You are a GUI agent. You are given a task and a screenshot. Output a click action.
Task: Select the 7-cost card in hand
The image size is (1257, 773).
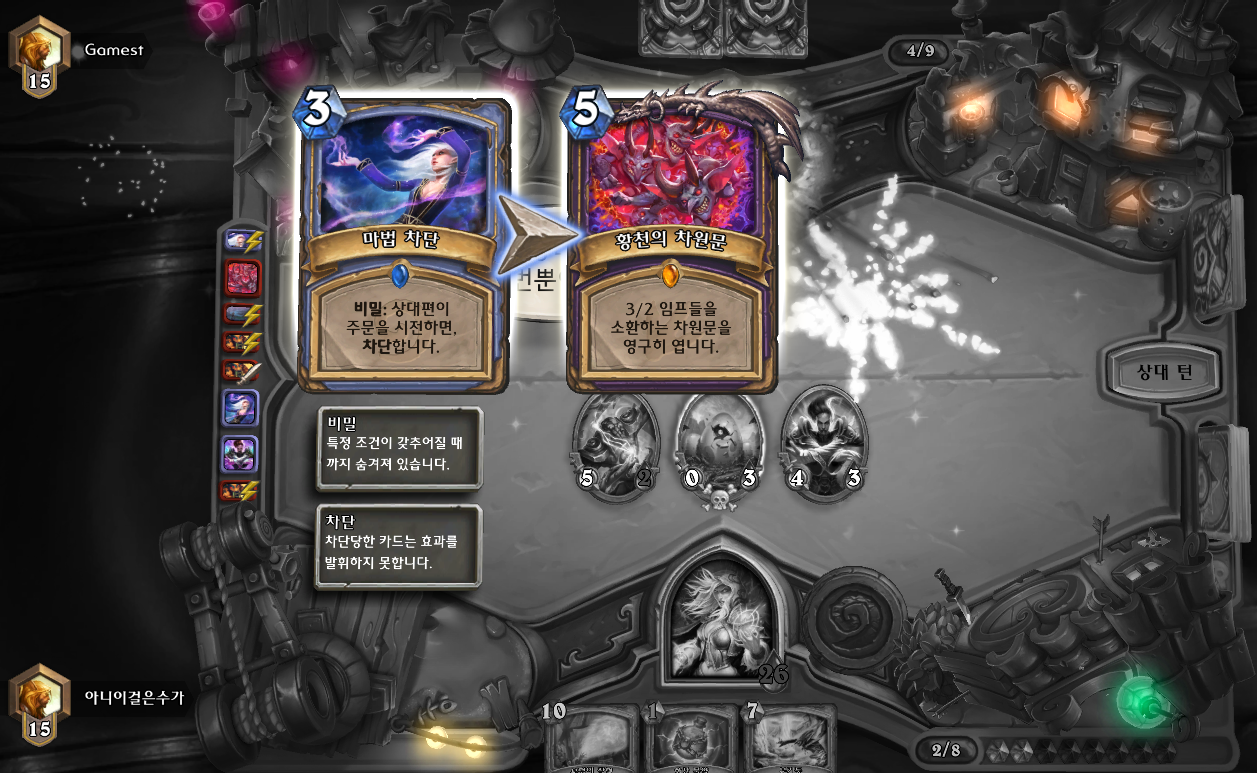788,740
